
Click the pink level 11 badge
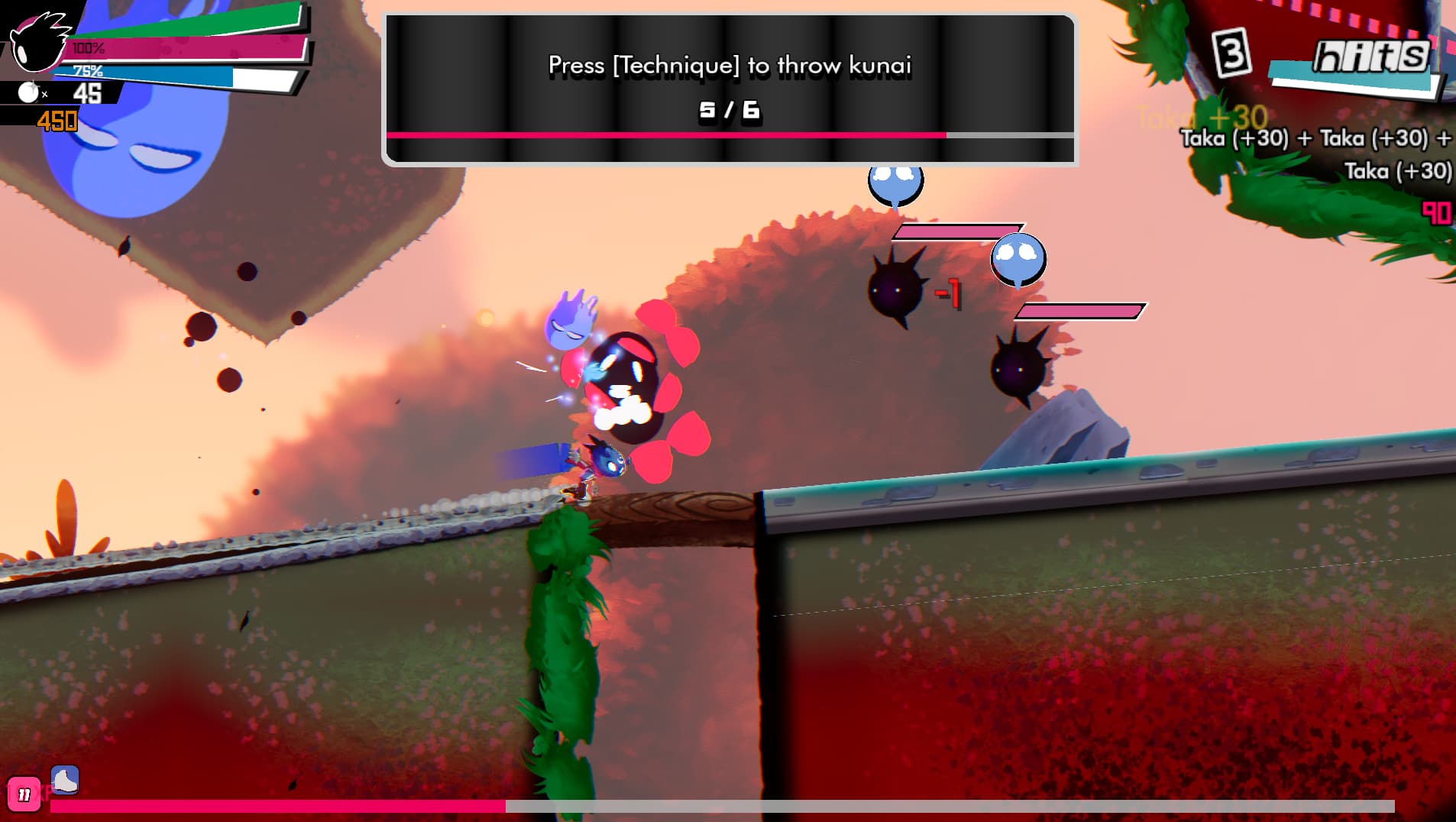(x=24, y=795)
